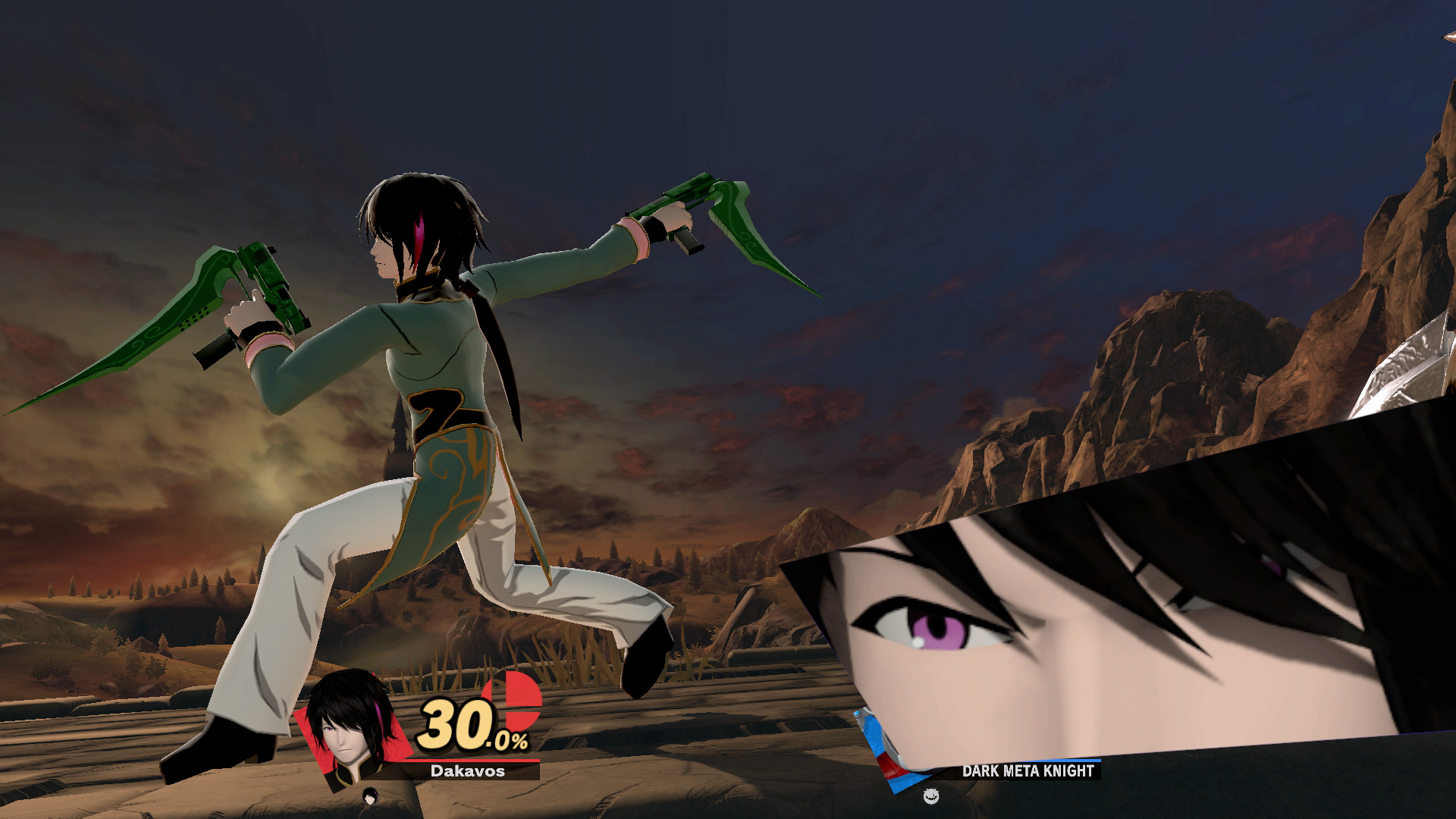The width and height of the screenshot is (1456, 819).
Task: Click the green pistol-blade in the fighter's right hand
Action: pos(705,220)
